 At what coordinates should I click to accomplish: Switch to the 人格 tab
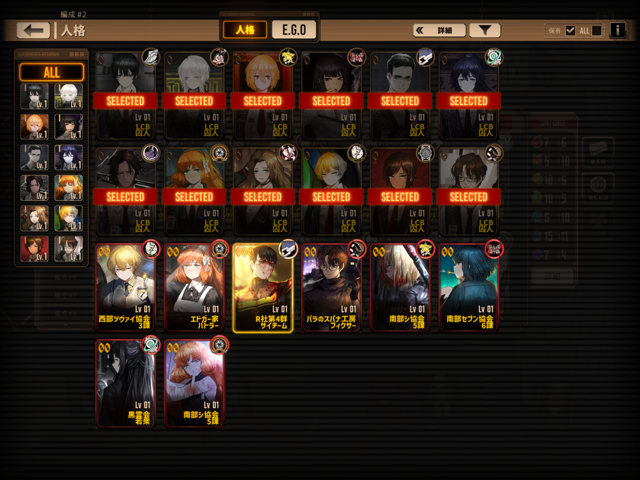click(x=245, y=30)
